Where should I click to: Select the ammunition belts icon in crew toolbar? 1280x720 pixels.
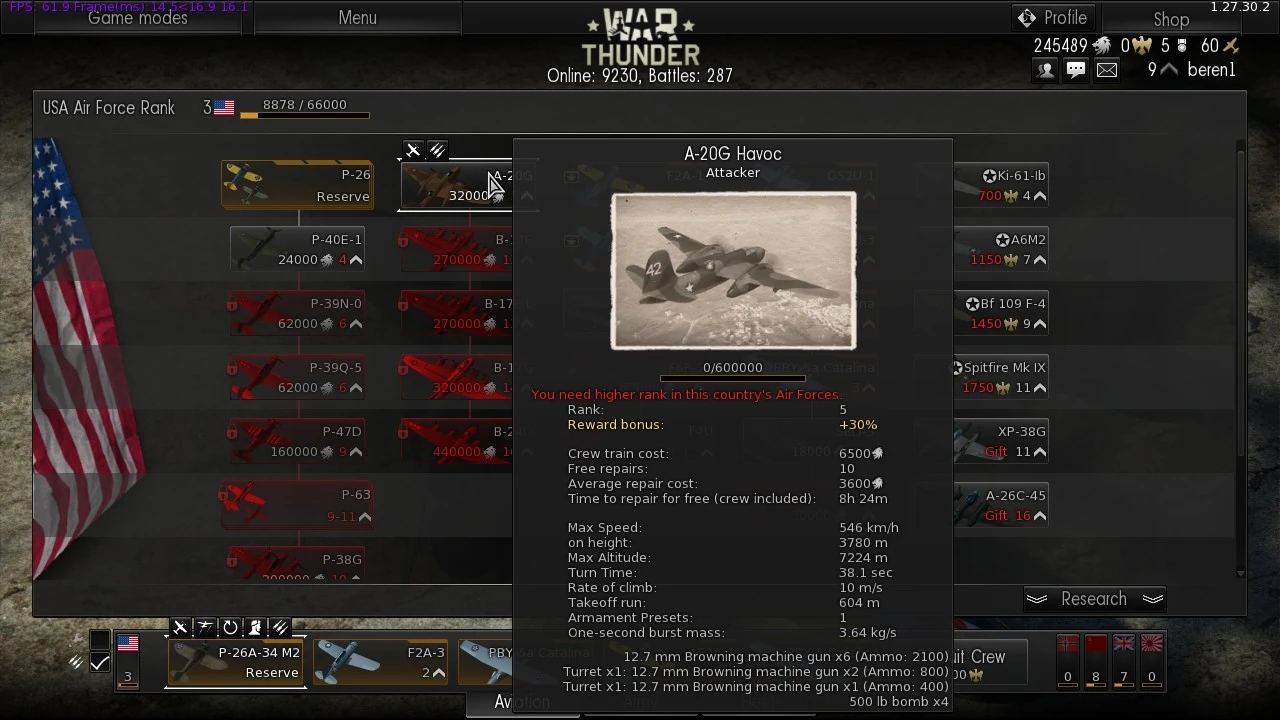(x=280, y=627)
